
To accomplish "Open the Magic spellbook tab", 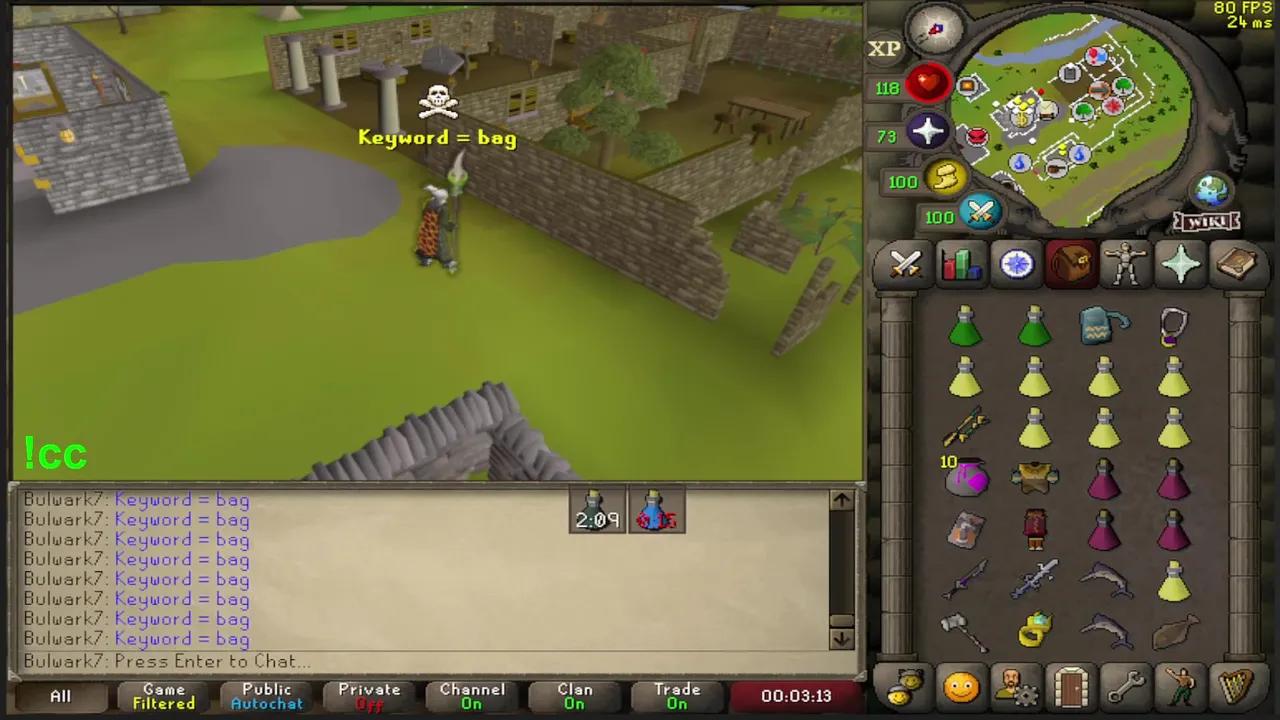I will tap(1237, 263).
